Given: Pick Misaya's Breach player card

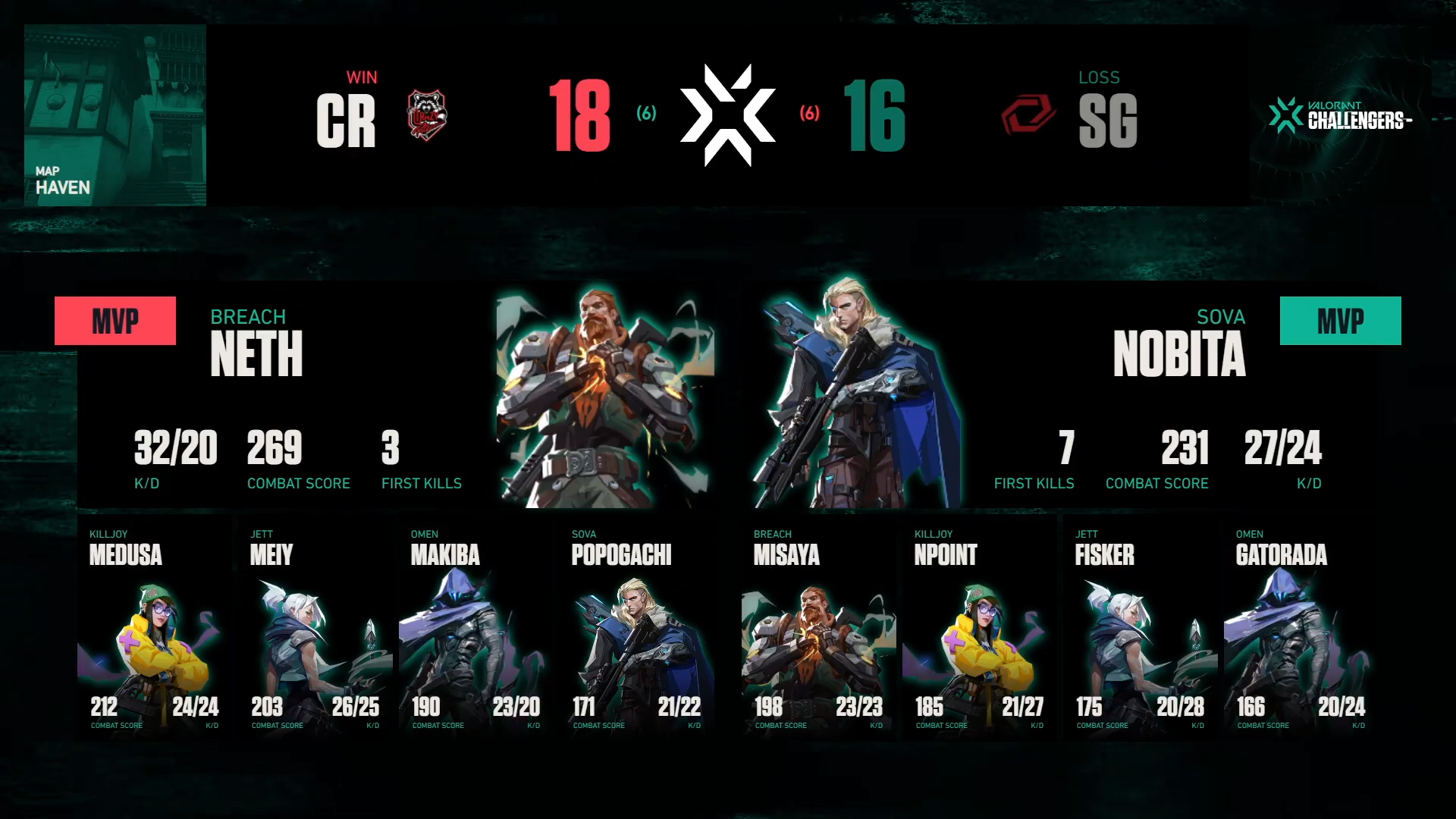Looking at the screenshot, I should click(819, 629).
